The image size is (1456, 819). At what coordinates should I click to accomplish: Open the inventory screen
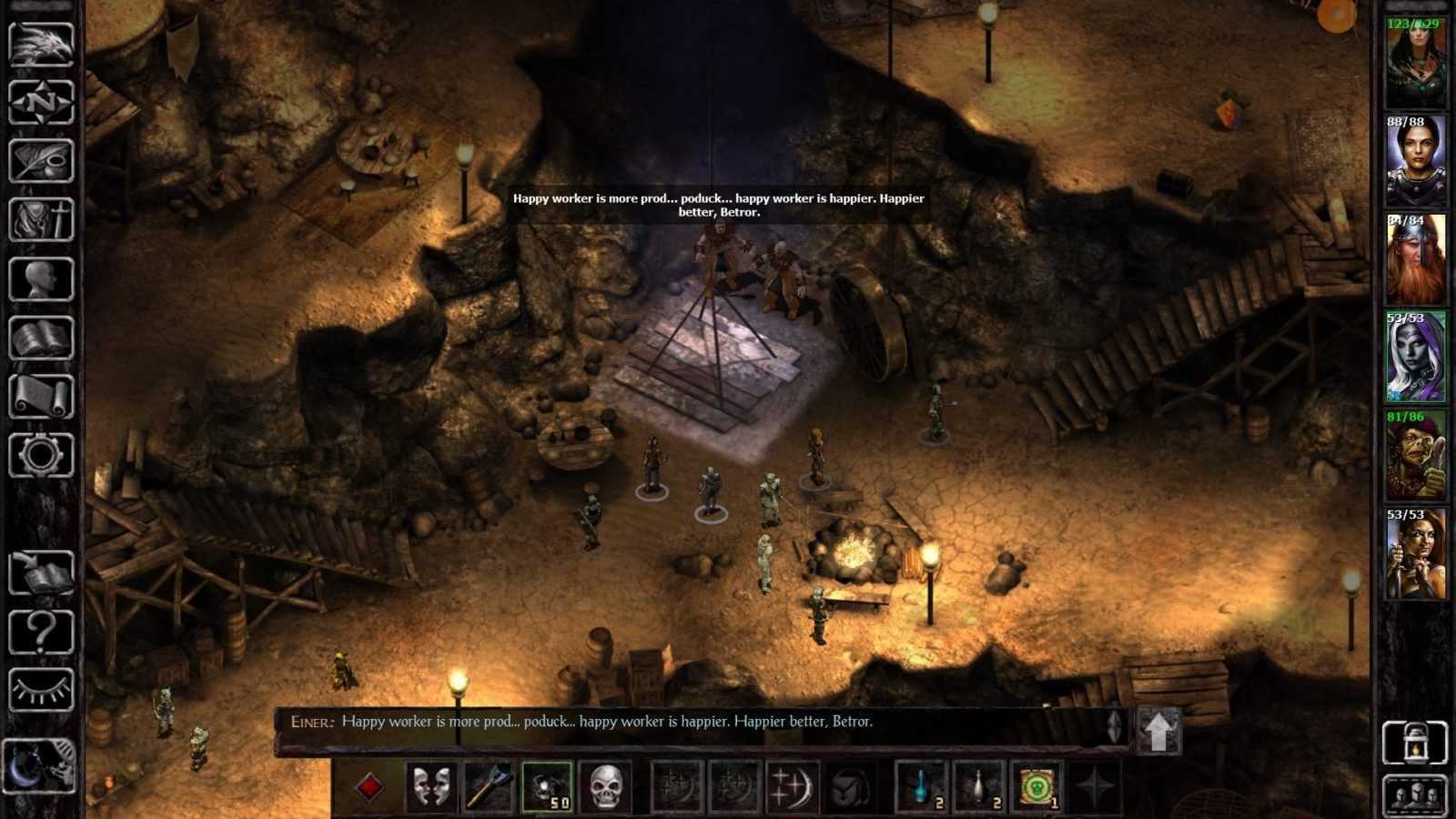point(41,219)
